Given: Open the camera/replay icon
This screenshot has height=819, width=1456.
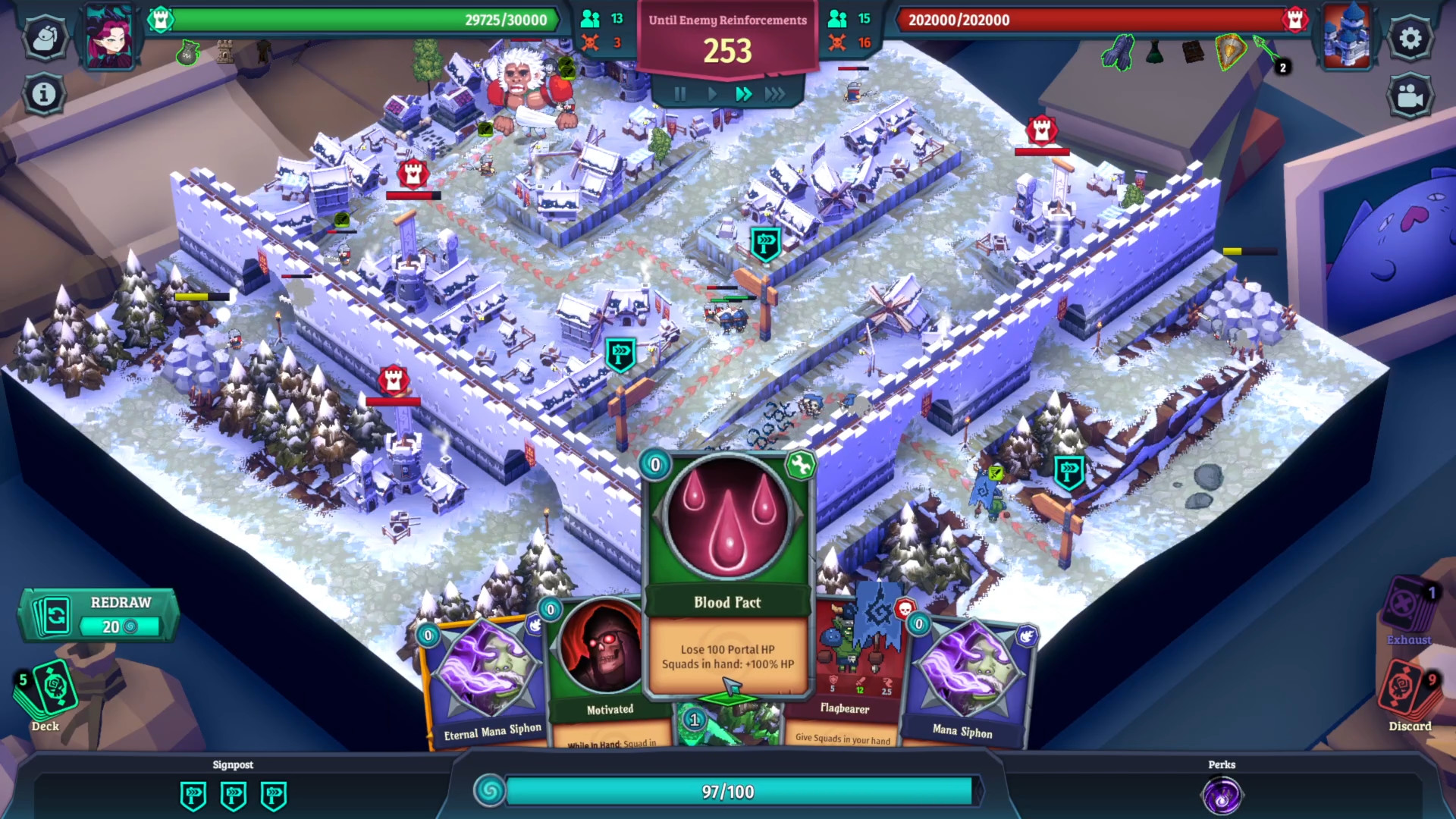Looking at the screenshot, I should click(1410, 96).
